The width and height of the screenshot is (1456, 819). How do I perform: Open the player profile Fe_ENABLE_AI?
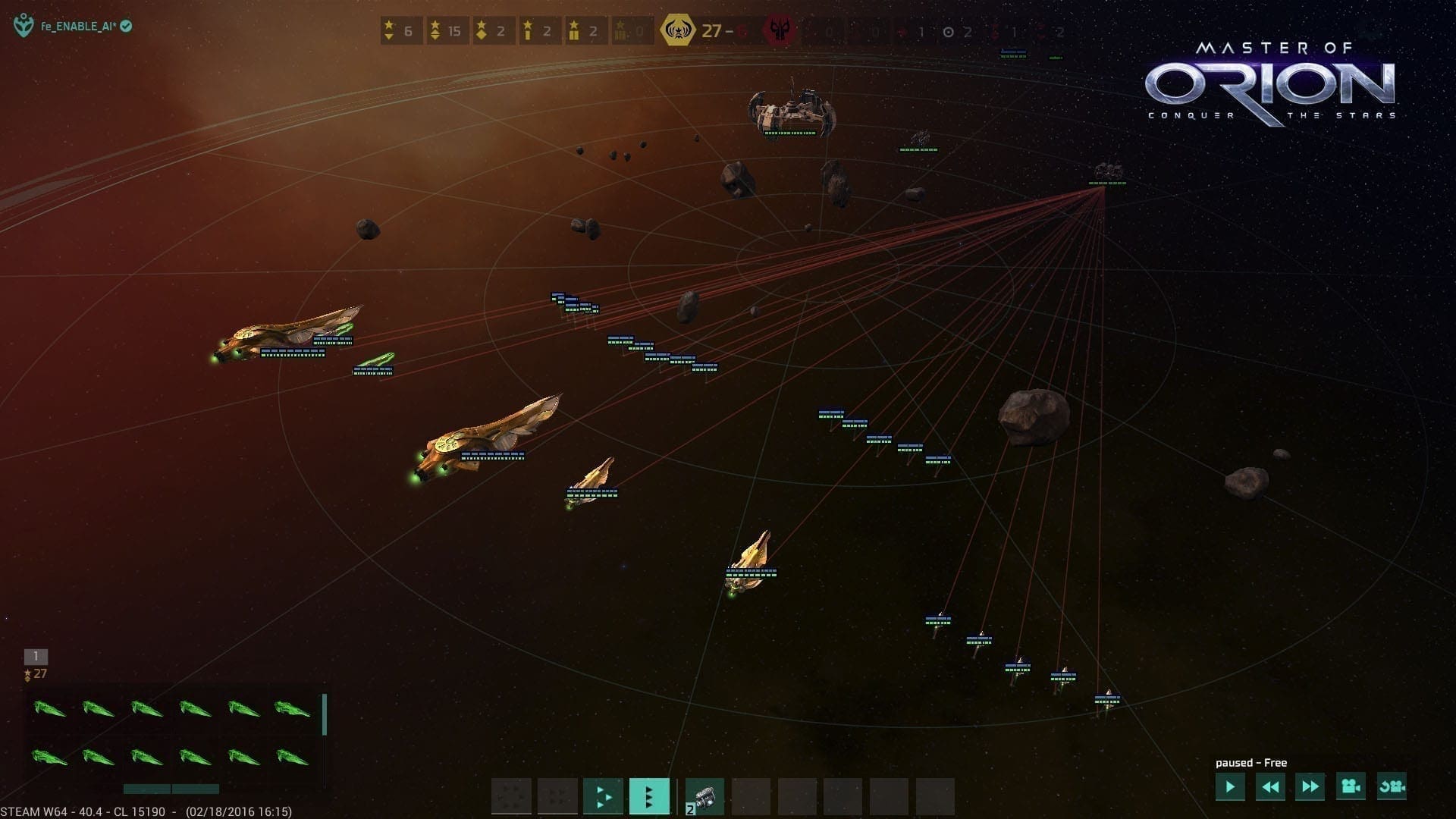pyautogui.click(x=78, y=27)
